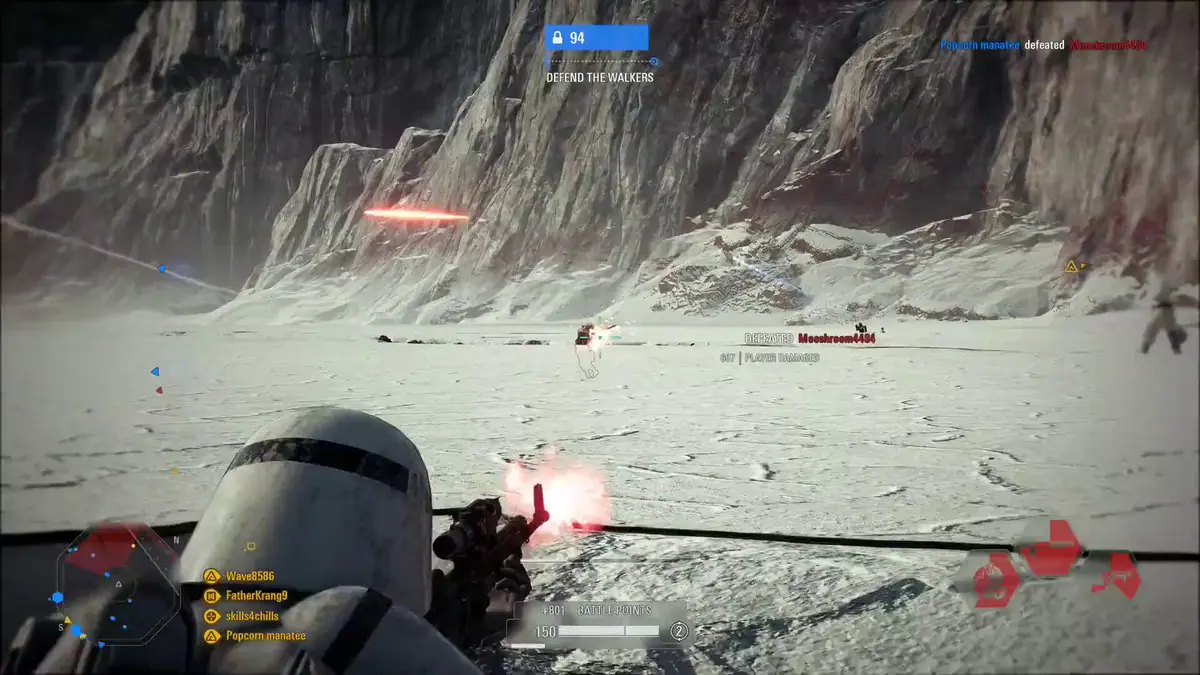Select skills4chills from the squad list
1200x675 pixels.
click(x=252, y=616)
